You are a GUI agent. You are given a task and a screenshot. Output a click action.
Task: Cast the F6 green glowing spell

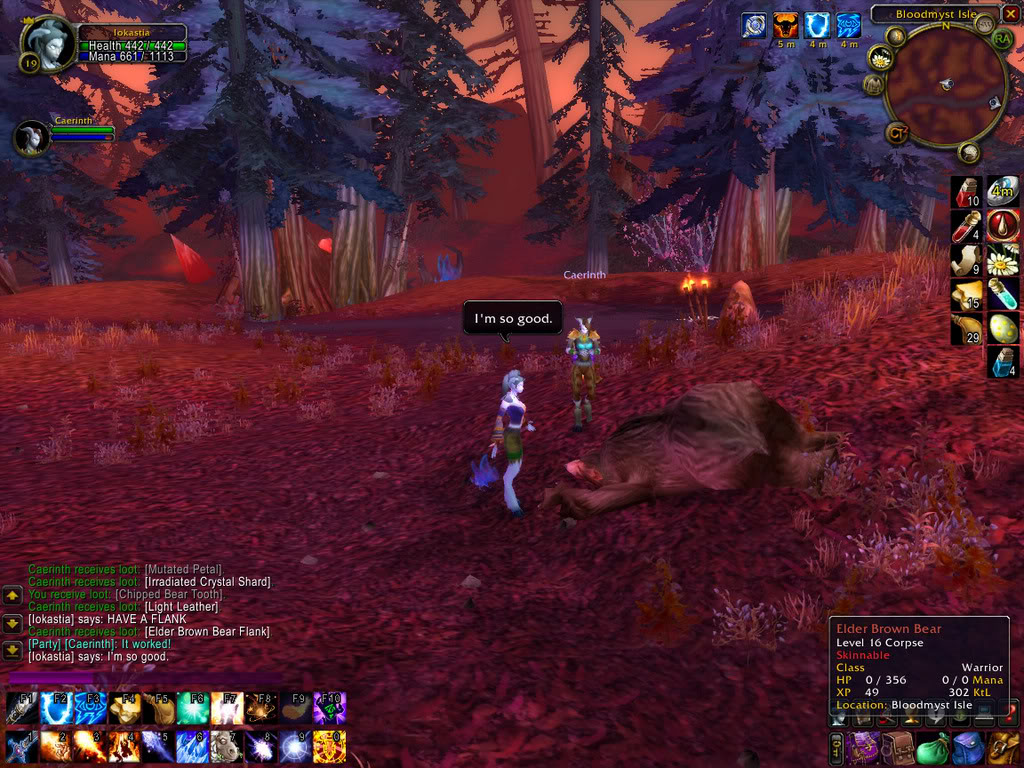tap(193, 708)
